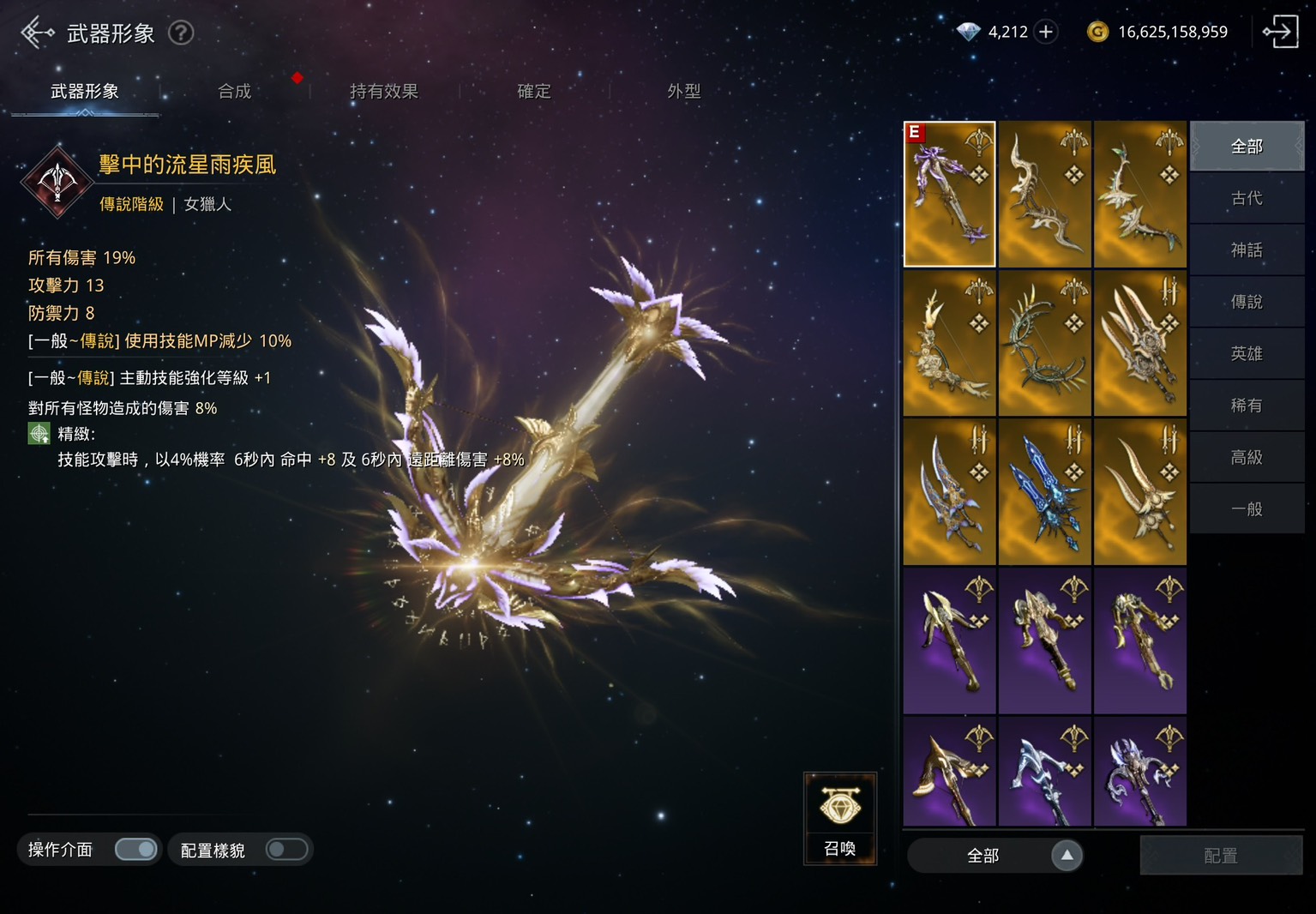The image size is (1316, 914).
Task: Choose the 一般 grade filter
Action: 1247,509
